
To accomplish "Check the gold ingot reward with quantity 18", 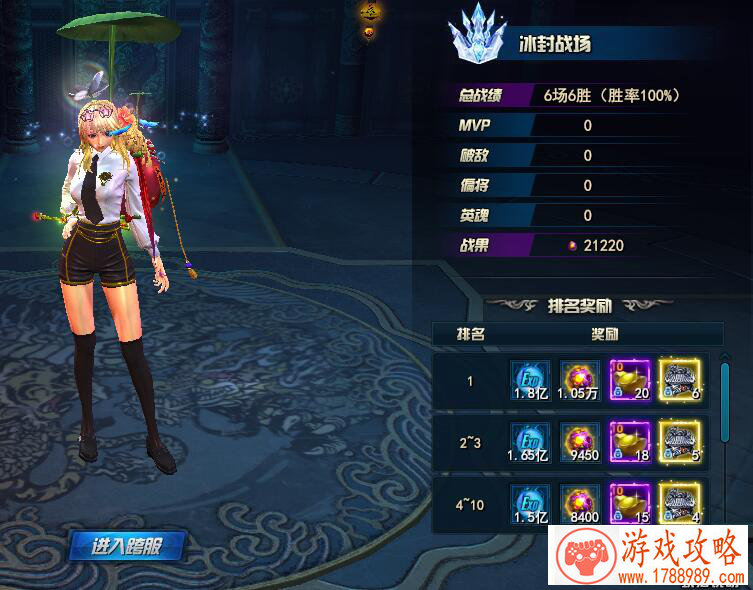I will [630, 443].
